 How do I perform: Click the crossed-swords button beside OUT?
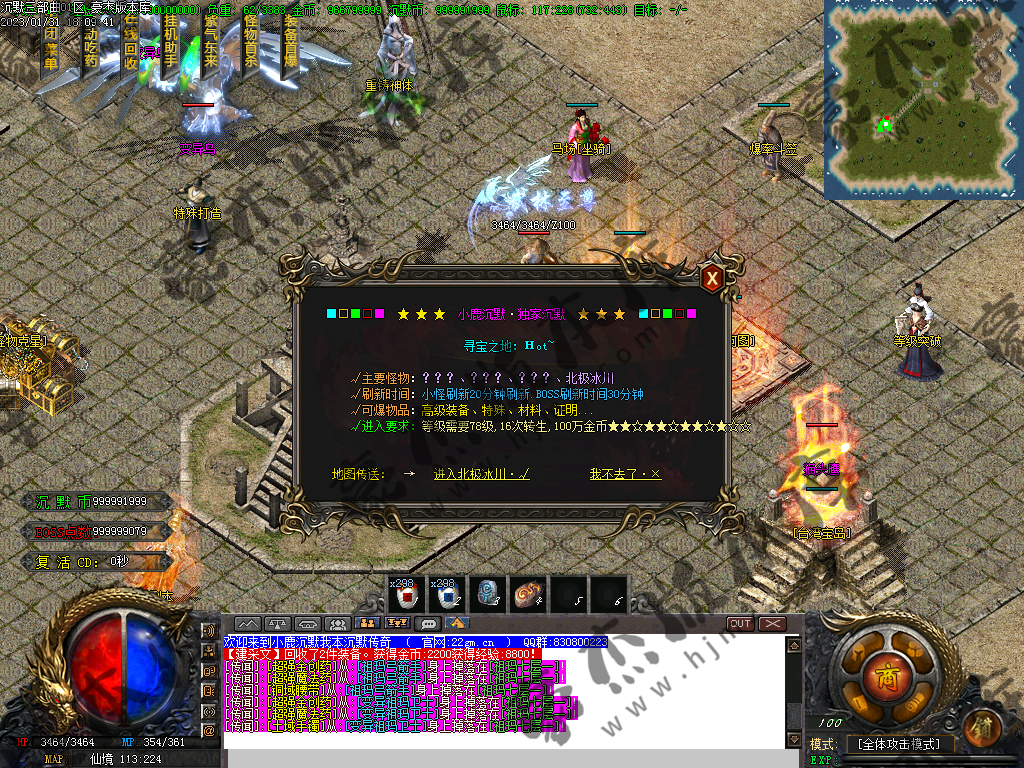pos(773,623)
